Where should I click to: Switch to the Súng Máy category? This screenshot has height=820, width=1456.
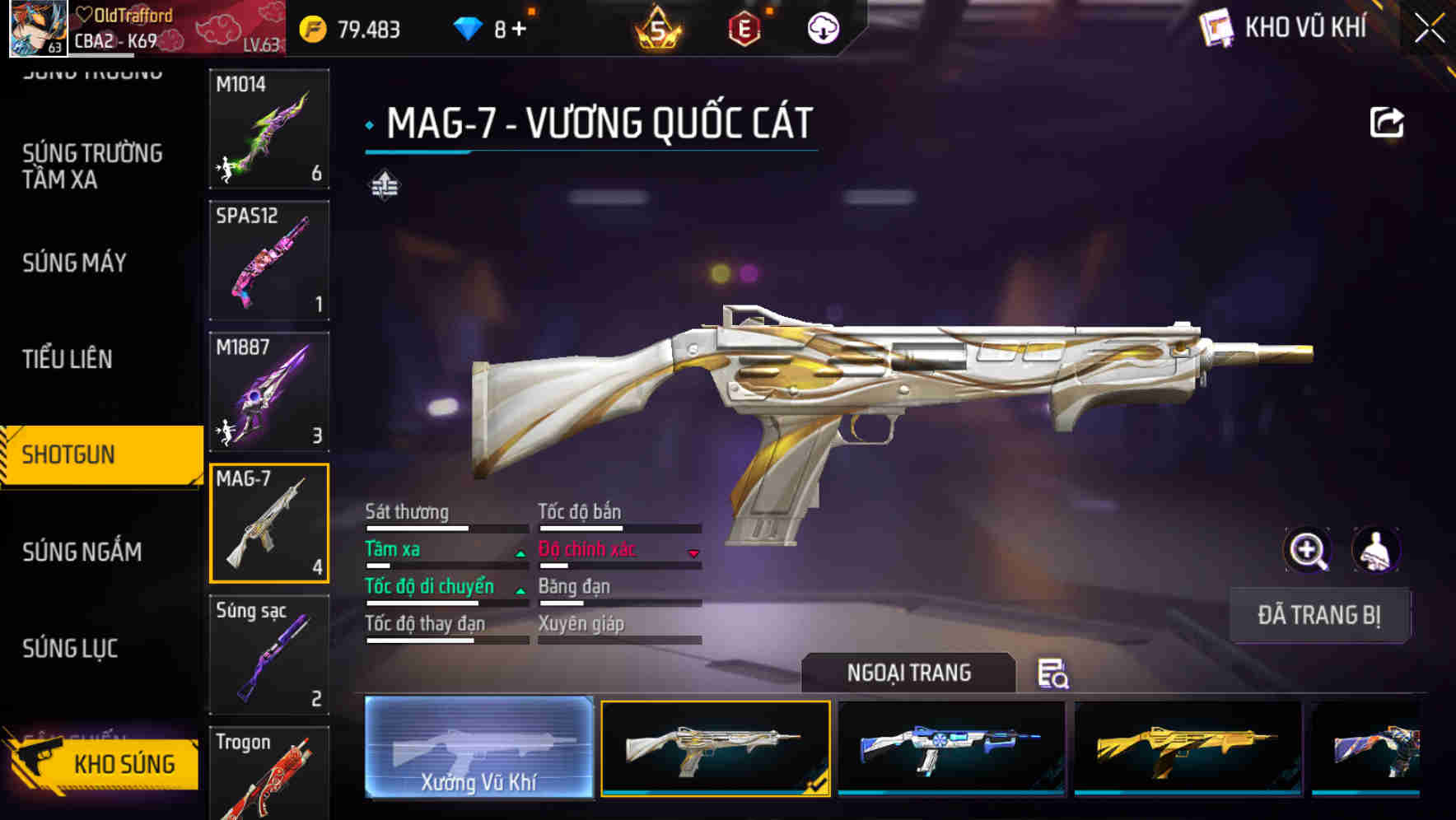[x=75, y=263]
